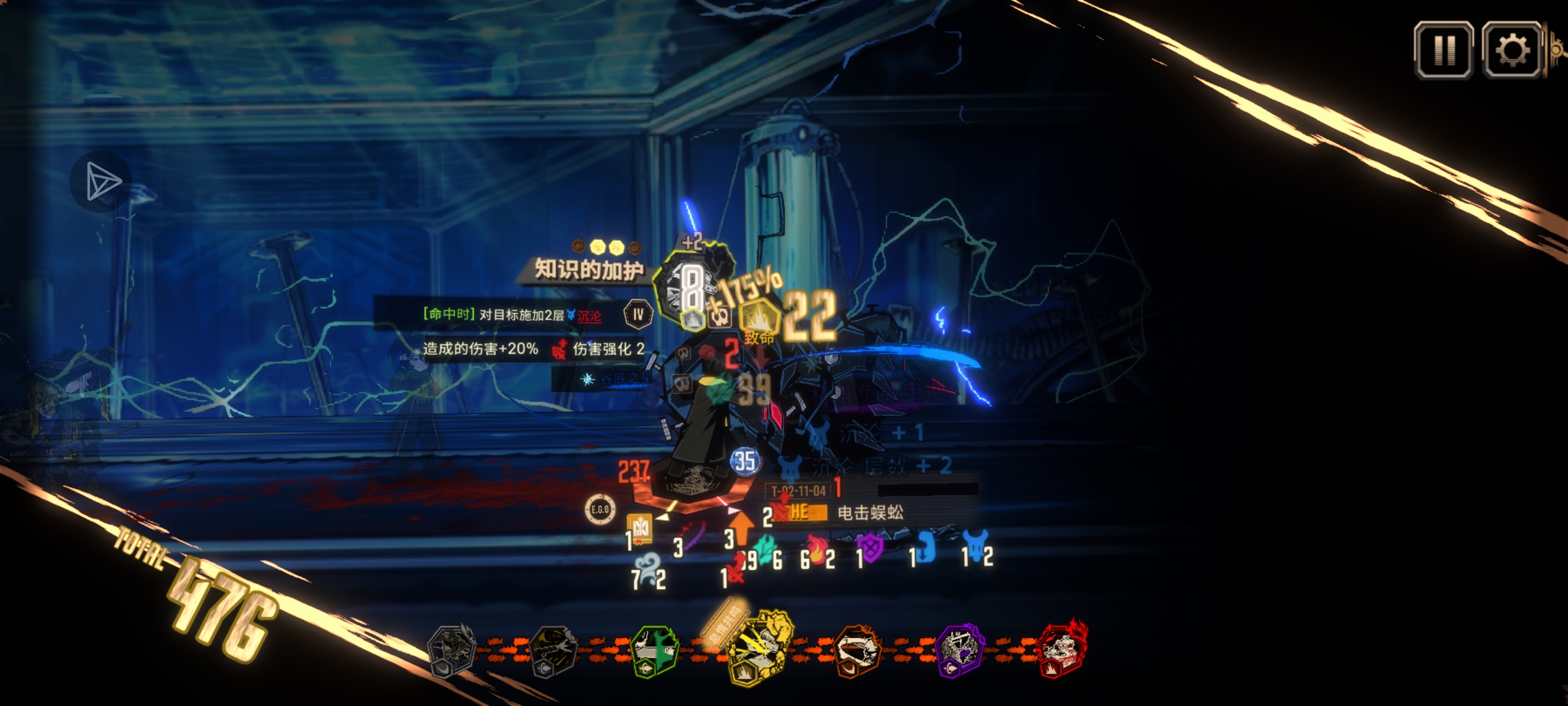1568x706 pixels.
Task: Choose the purple-bordered skill in the chain
Action: pyautogui.click(x=958, y=650)
